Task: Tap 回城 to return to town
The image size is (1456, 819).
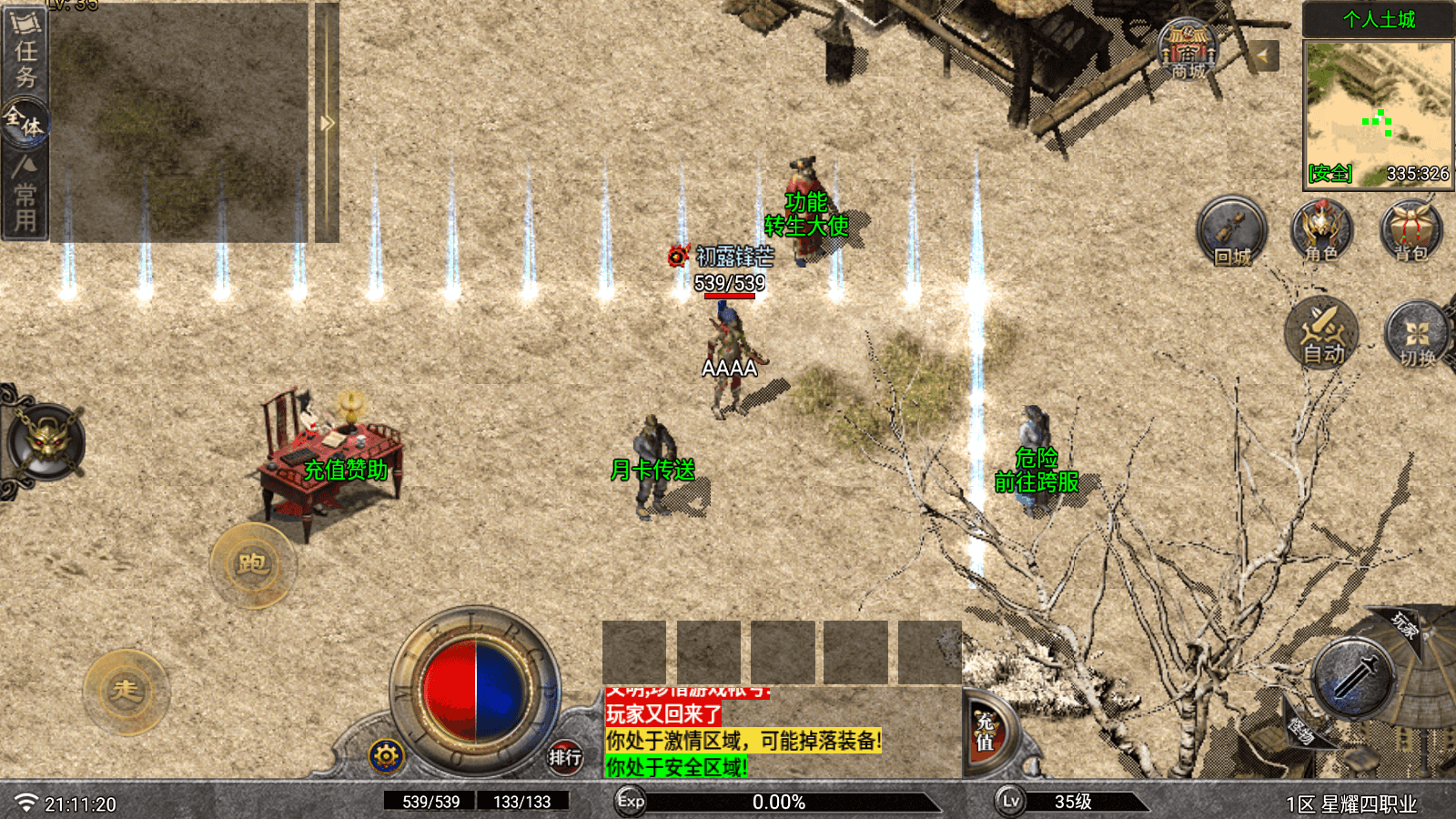Action: pos(1231,232)
